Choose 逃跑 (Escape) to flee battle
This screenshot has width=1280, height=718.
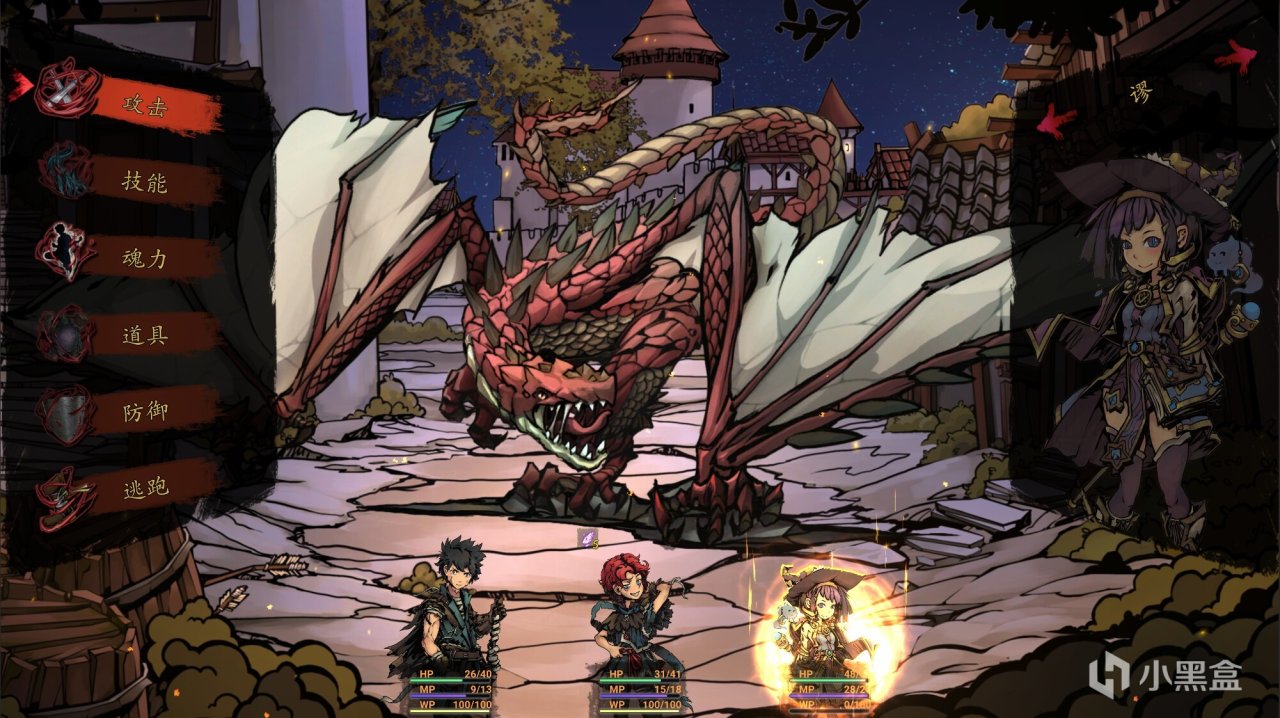pos(145,488)
